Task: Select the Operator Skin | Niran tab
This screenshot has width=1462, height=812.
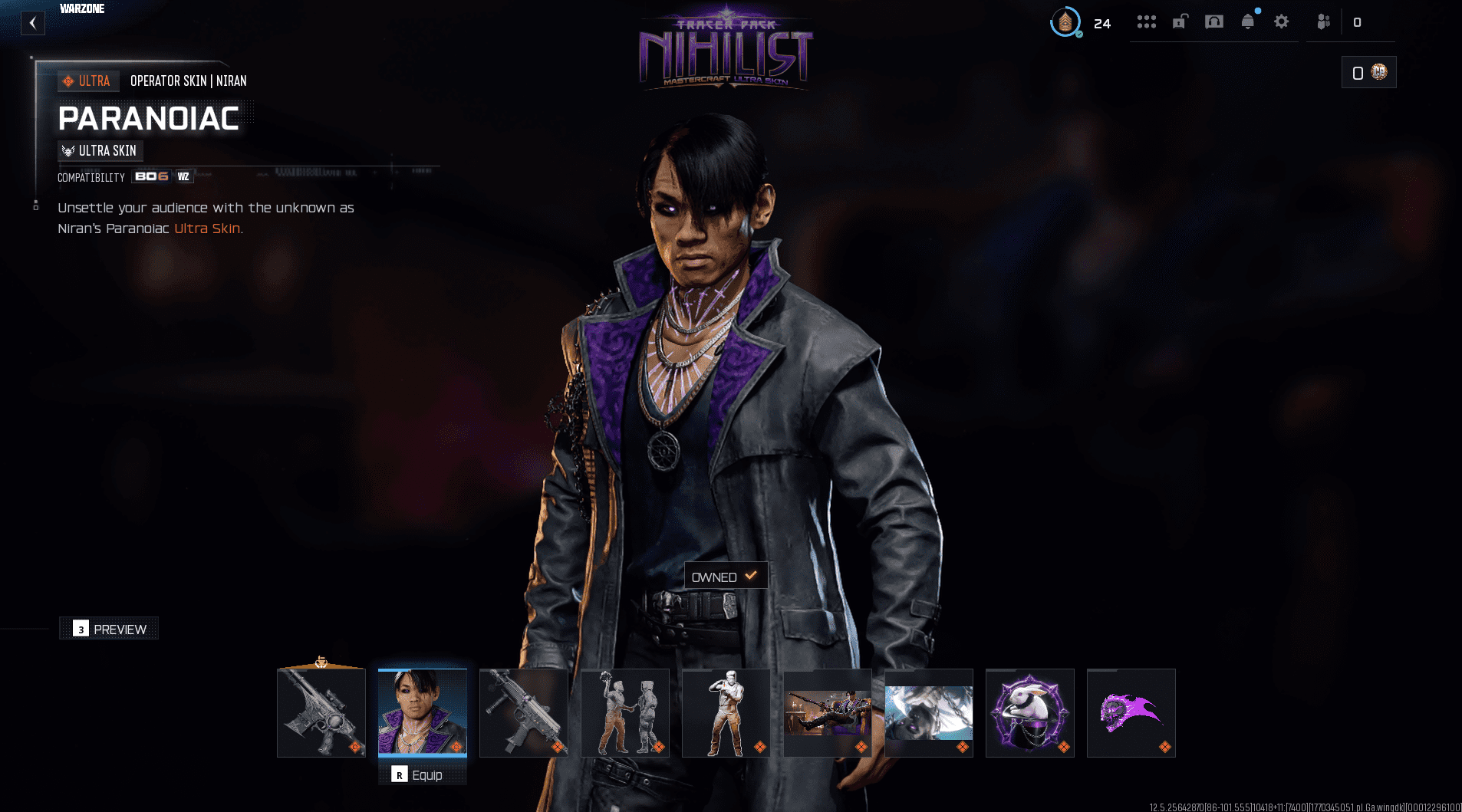Action: (x=189, y=81)
